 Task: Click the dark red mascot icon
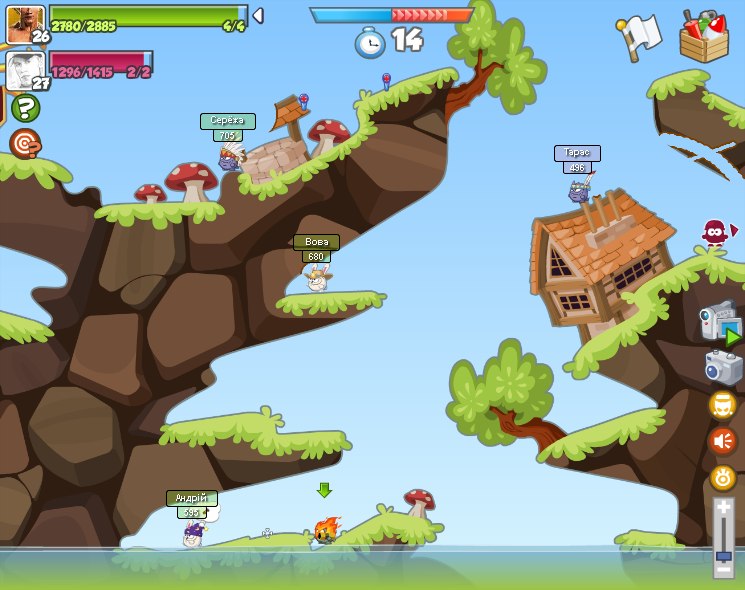click(715, 233)
